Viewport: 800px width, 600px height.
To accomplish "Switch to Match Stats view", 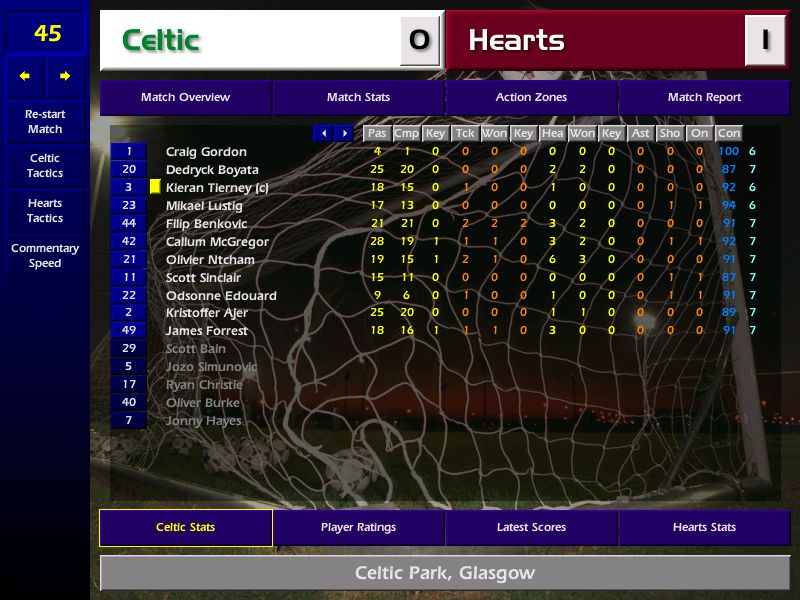I will 358,97.
